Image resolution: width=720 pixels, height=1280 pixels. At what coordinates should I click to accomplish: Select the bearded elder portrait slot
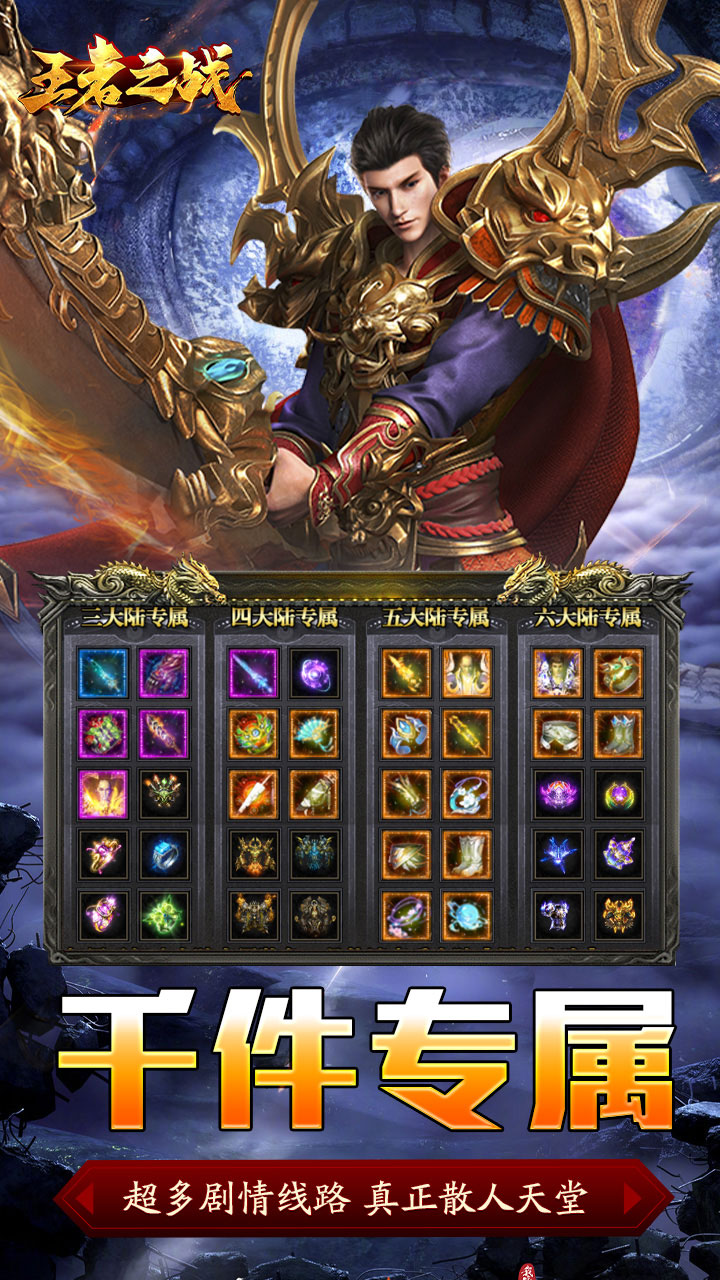467,673
